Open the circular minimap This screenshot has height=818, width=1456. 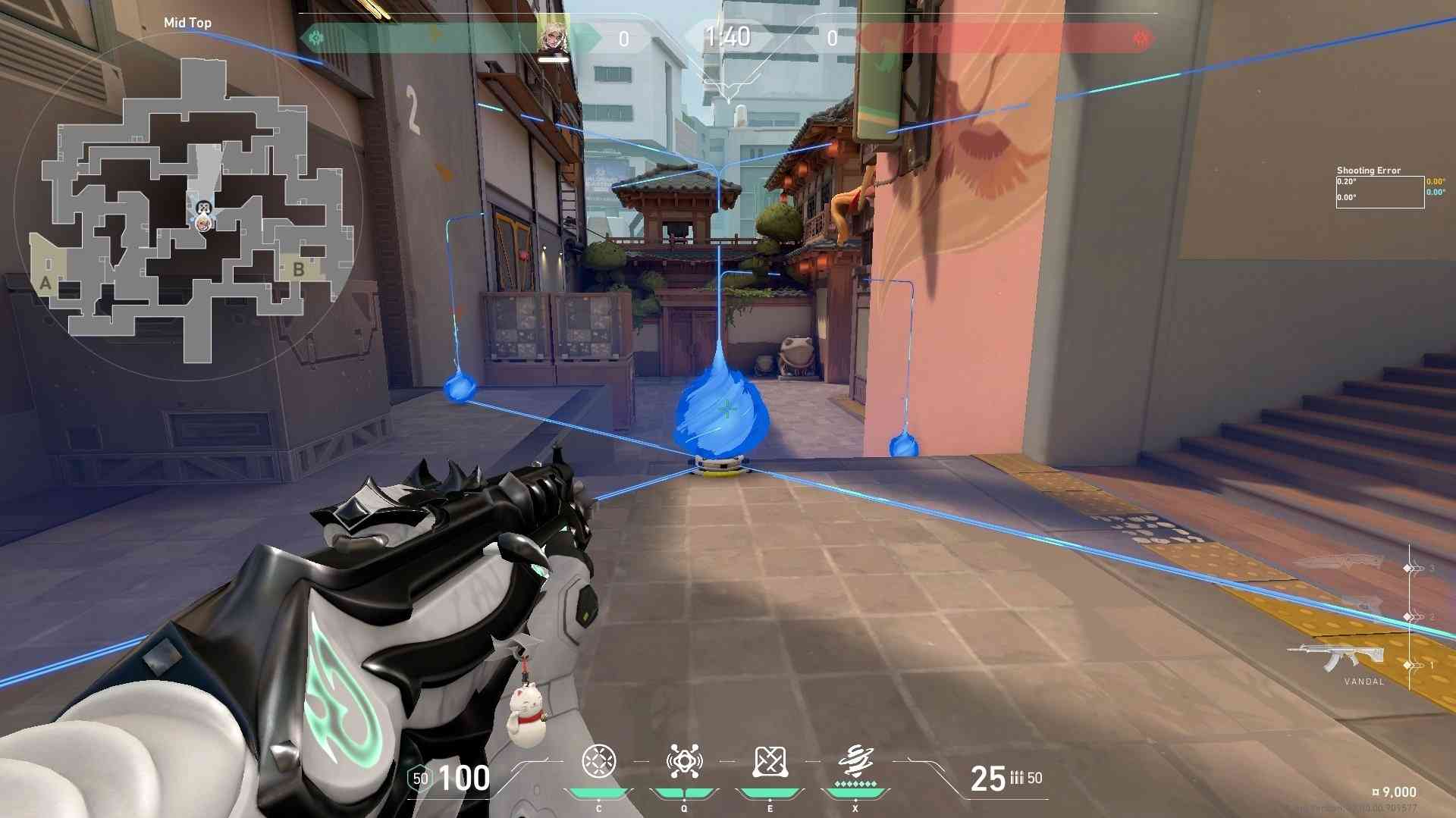188,205
